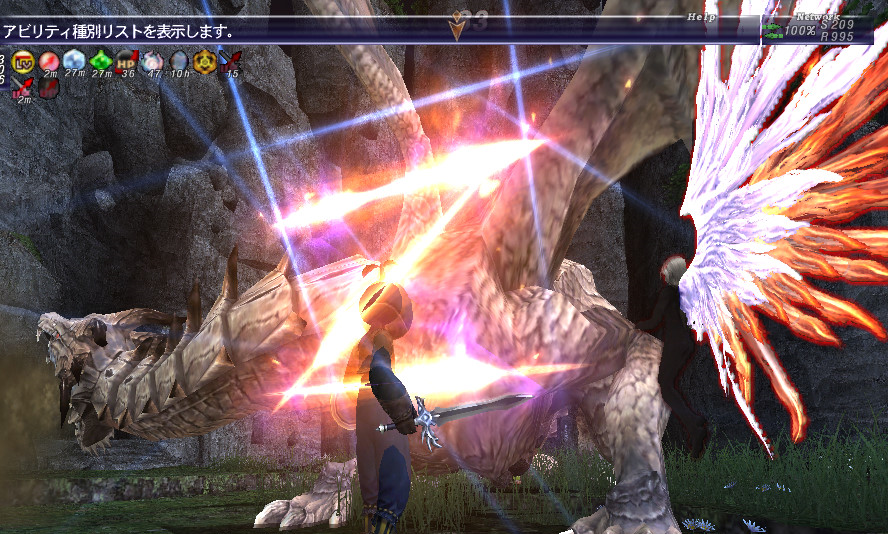Screen dimensions: 888x534
Task: Click the sword-down debuff with 15 timer
Action: tap(231, 61)
